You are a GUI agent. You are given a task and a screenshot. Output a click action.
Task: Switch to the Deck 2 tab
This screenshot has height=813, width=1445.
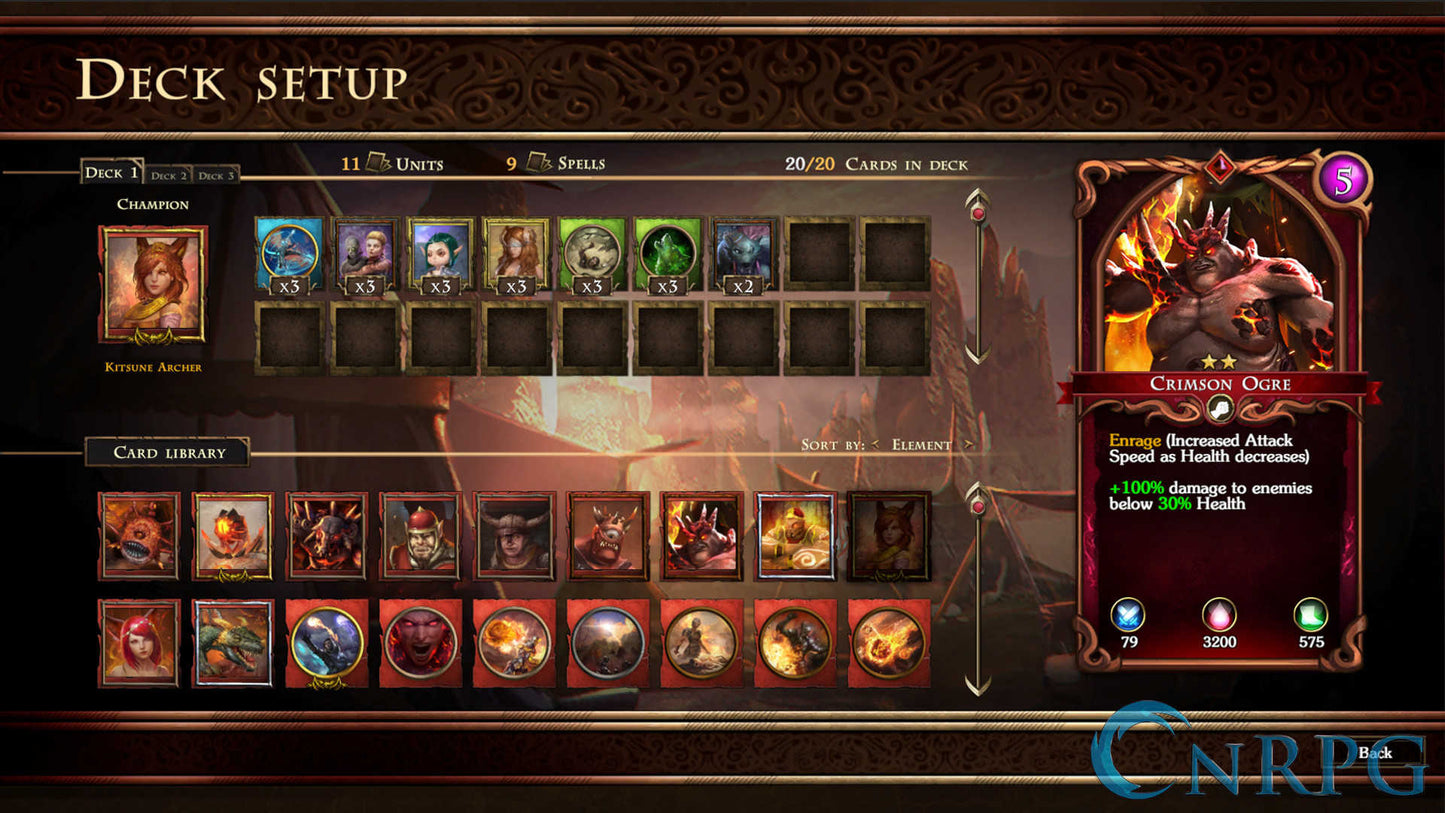pos(169,175)
